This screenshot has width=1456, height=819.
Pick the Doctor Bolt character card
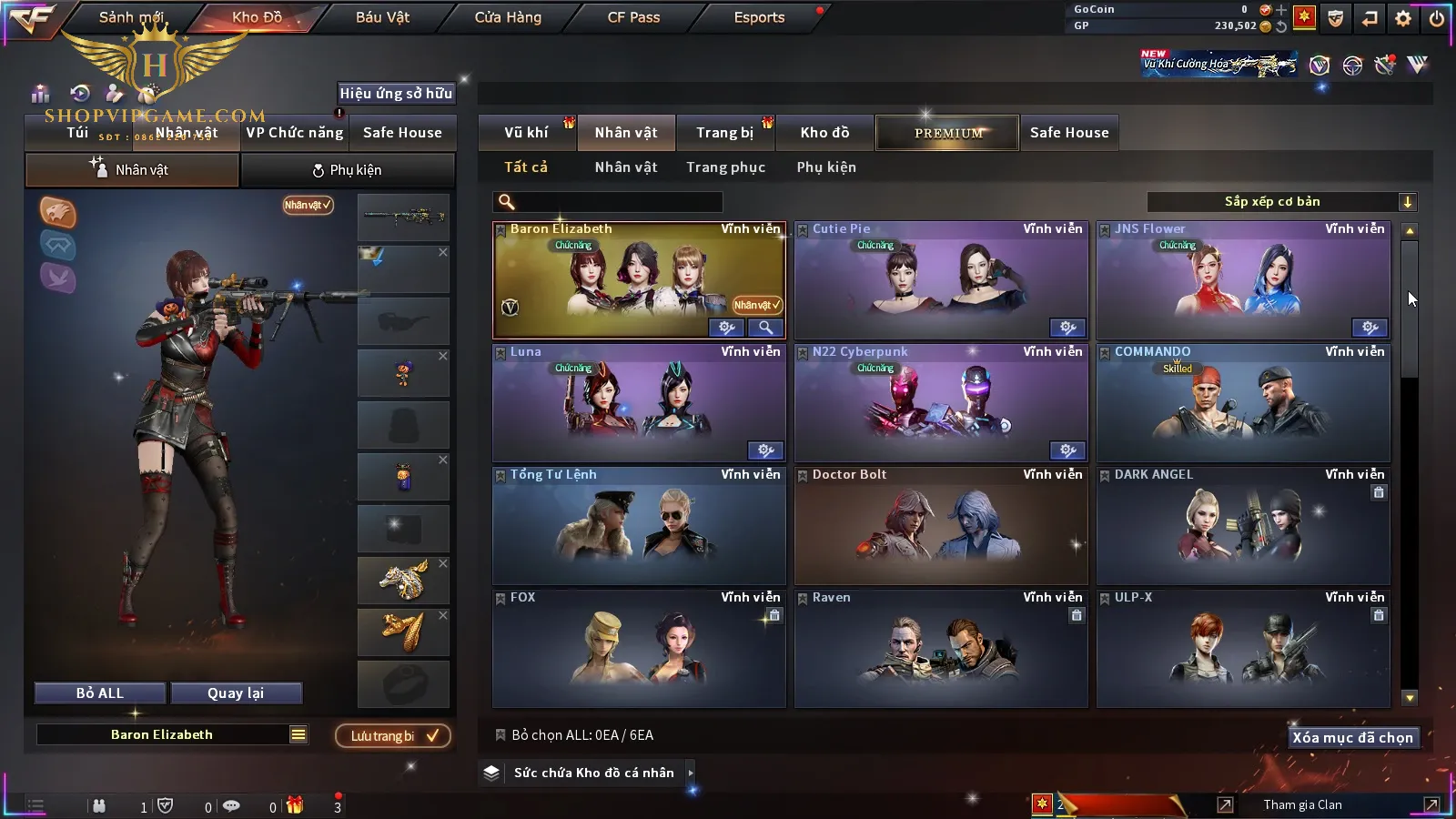click(x=941, y=526)
